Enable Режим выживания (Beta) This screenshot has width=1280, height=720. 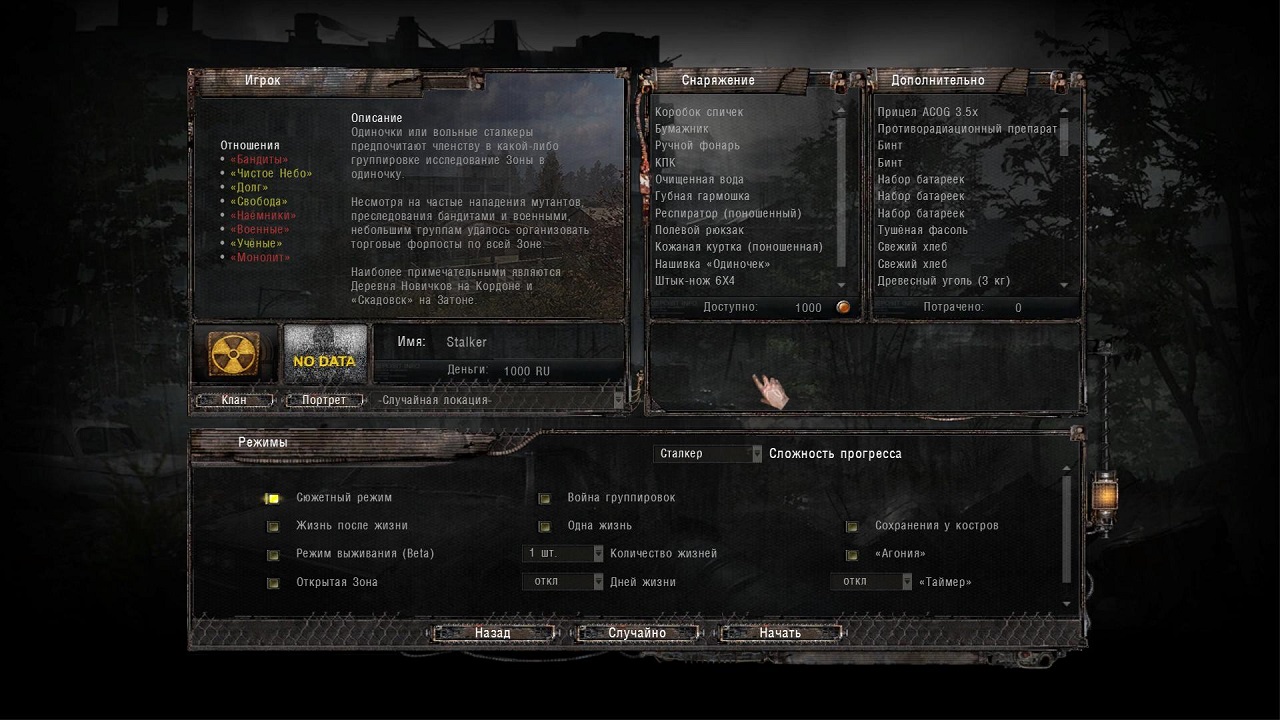272,554
